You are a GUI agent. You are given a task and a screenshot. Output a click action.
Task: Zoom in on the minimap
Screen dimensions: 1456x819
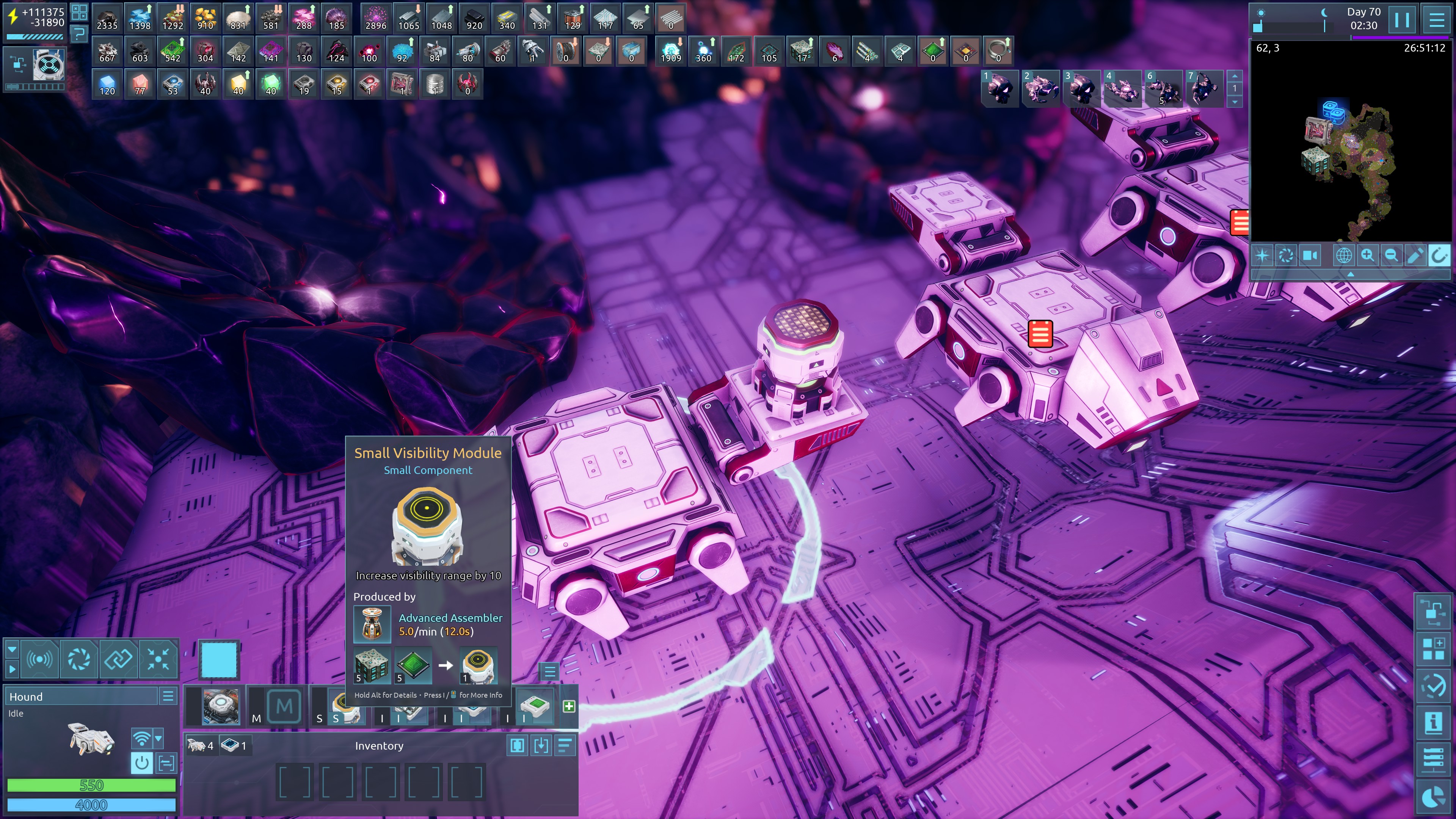(1367, 256)
